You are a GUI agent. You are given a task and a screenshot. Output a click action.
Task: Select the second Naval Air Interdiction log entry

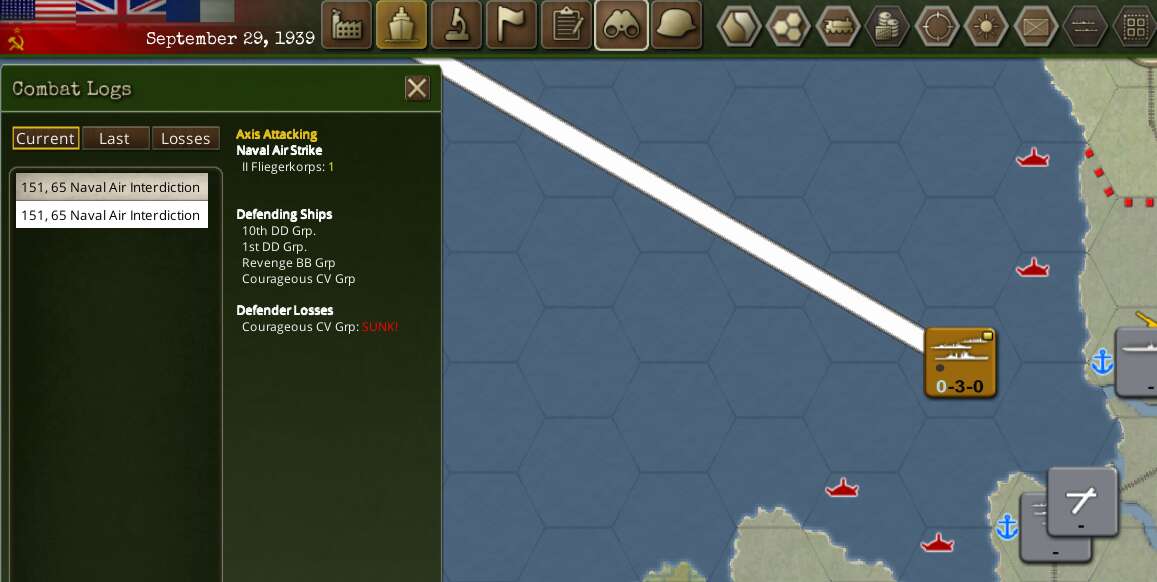coord(111,215)
